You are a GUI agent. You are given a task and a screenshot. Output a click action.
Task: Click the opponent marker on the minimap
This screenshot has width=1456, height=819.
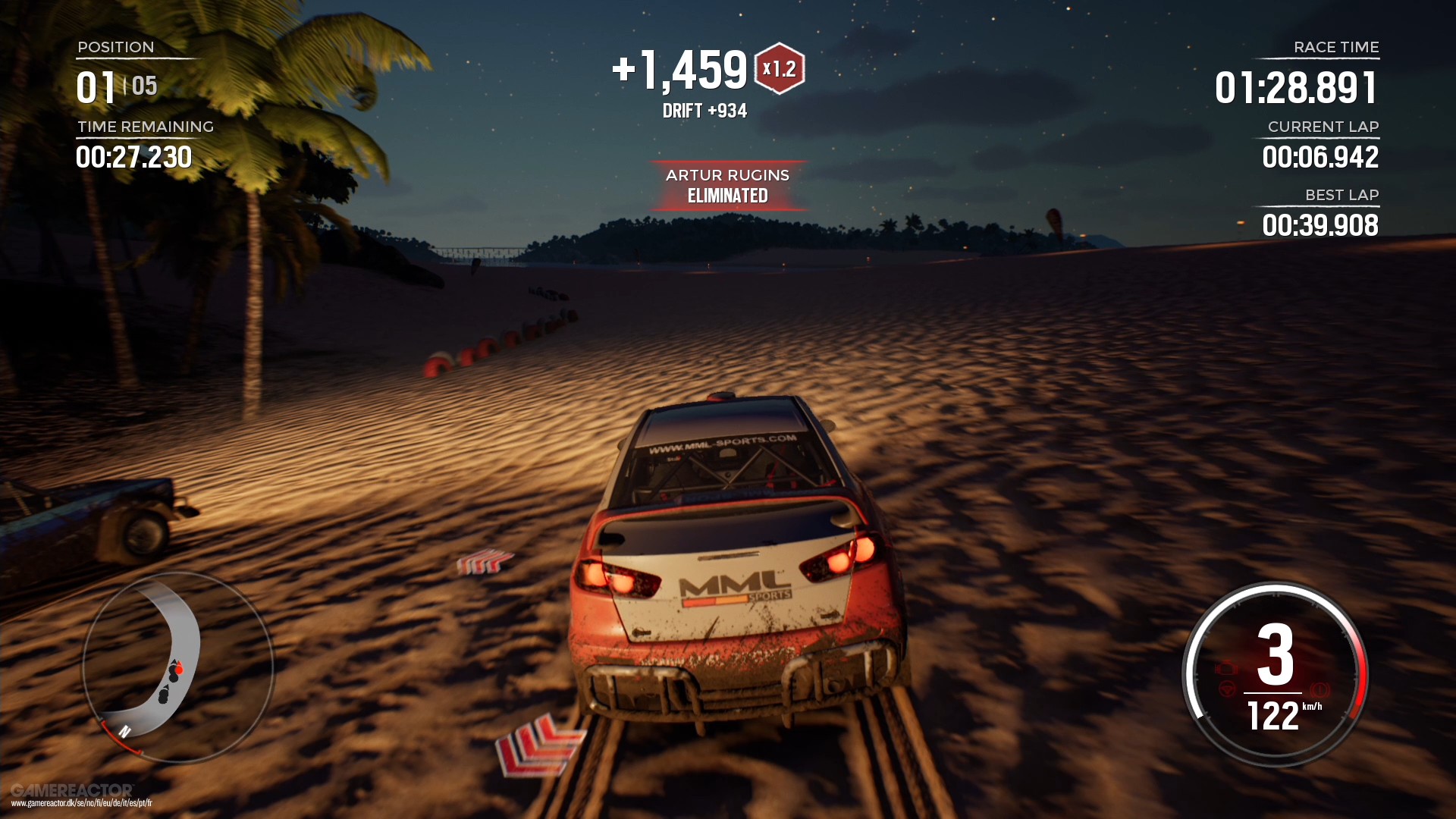(x=165, y=694)
